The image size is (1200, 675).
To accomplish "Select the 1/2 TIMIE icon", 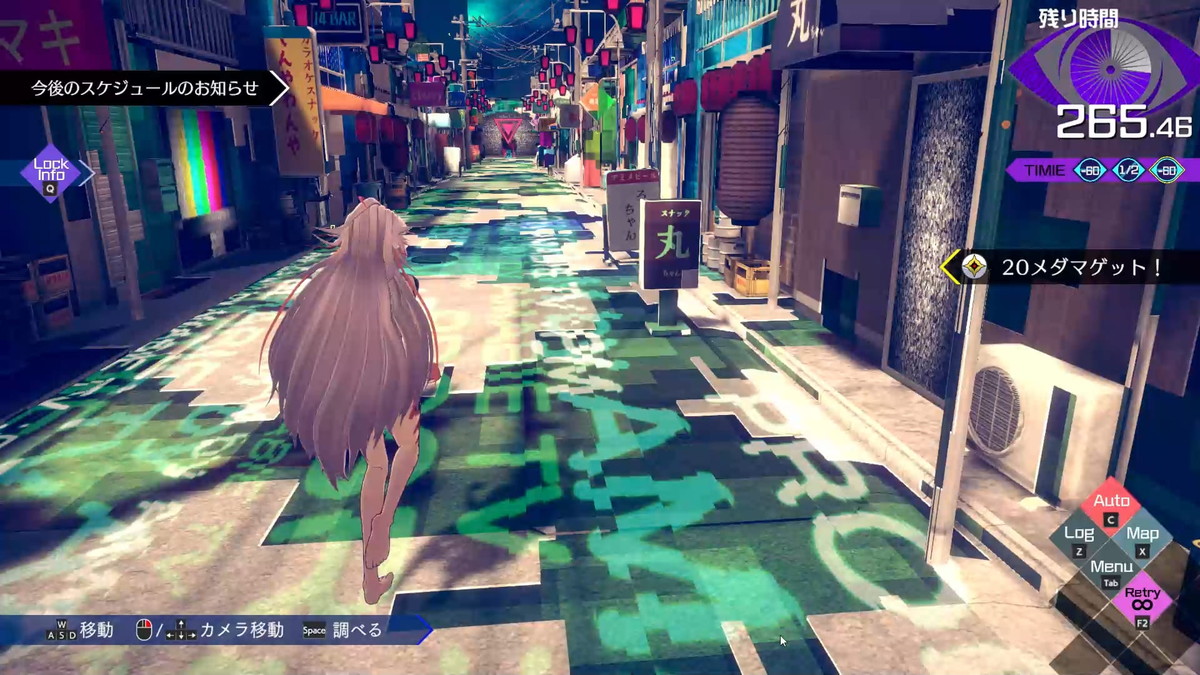I will (1128, 170).
